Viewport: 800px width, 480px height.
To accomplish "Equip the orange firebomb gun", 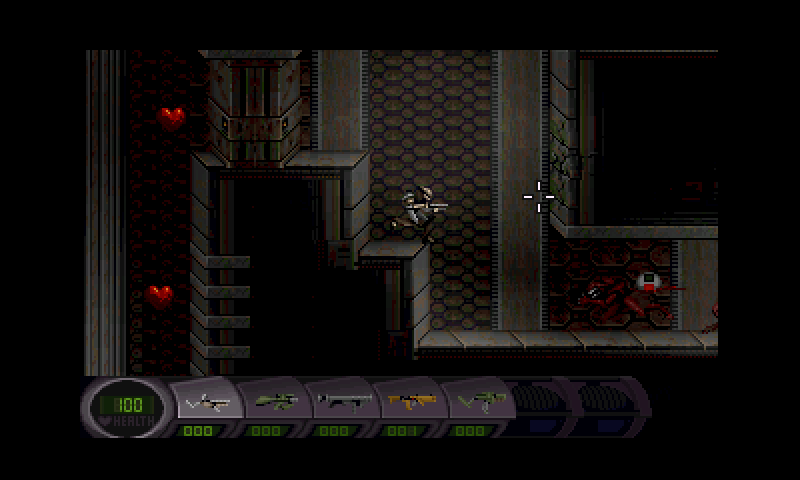I will 410,401.
